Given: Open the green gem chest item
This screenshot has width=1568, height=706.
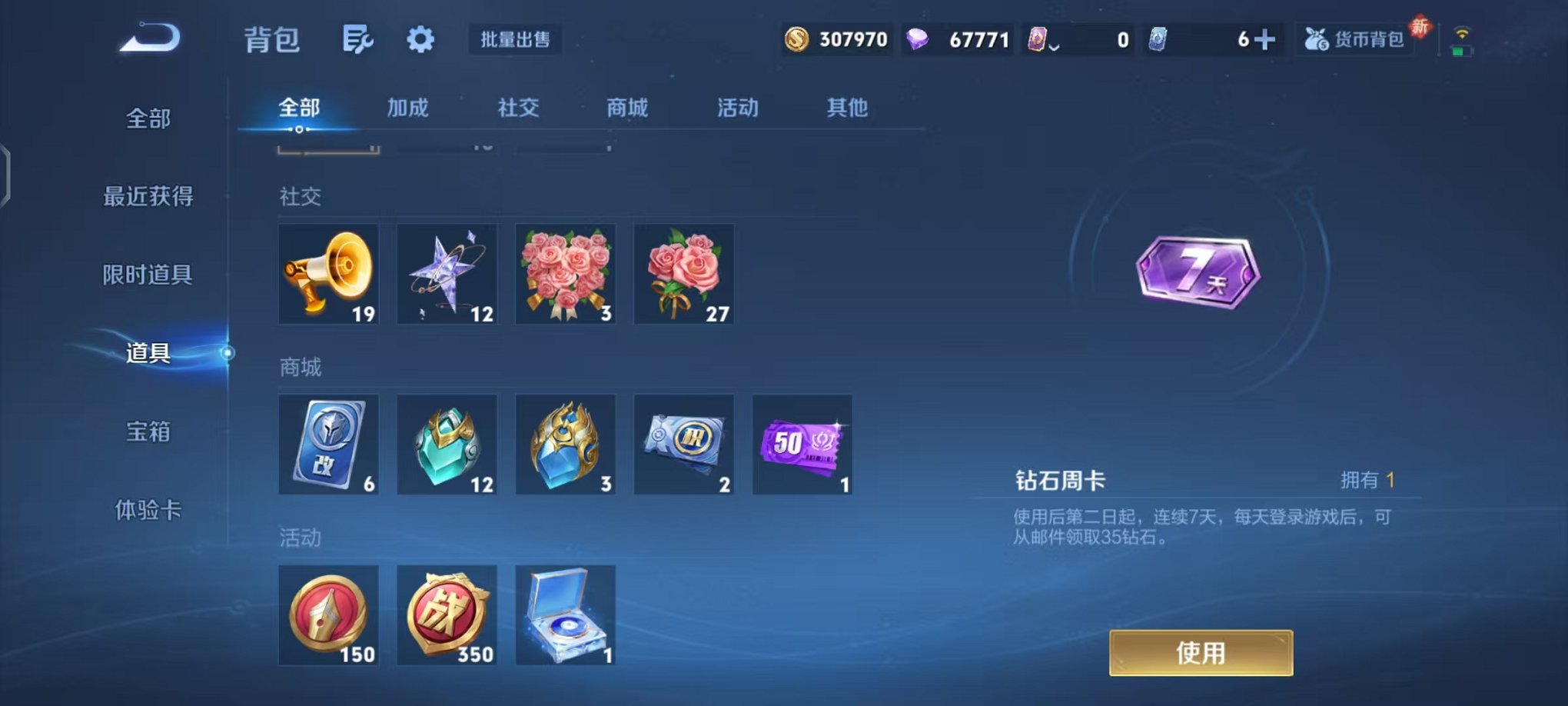Looking at the screenshot, I should (x=447, y=446).
